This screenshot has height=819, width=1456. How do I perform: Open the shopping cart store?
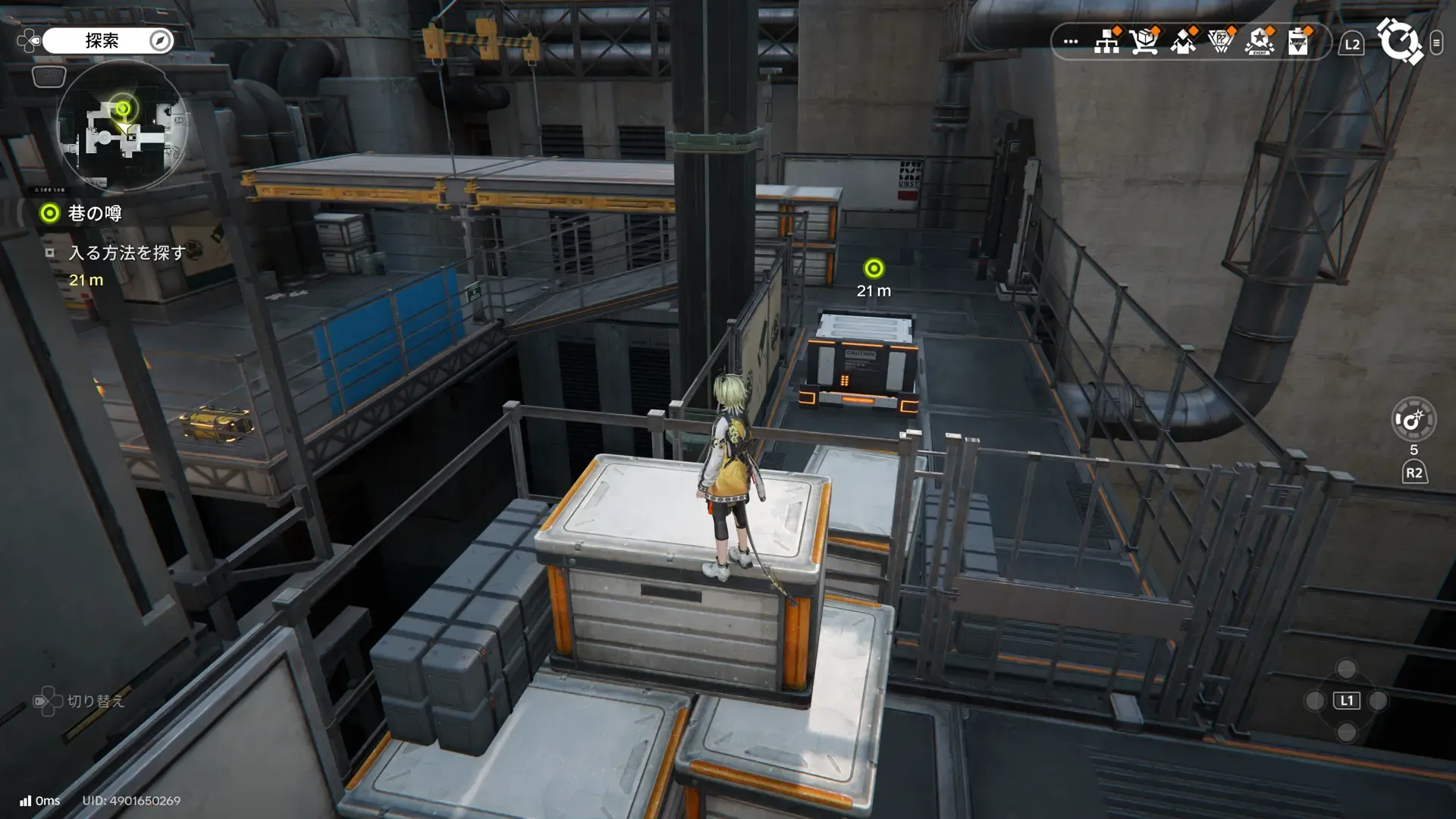tap(1144, 42)
